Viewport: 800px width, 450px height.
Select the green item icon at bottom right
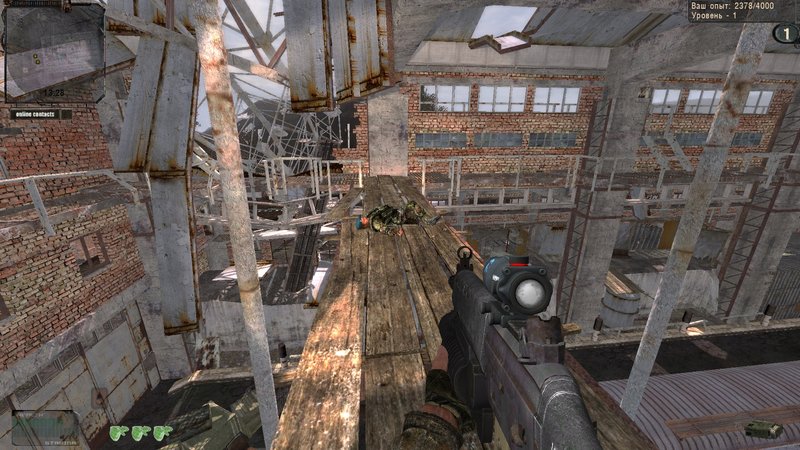764,429
